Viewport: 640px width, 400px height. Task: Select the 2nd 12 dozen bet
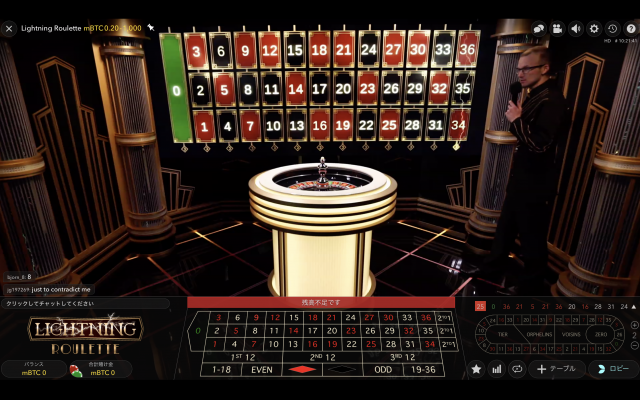(x=323, y=356)
